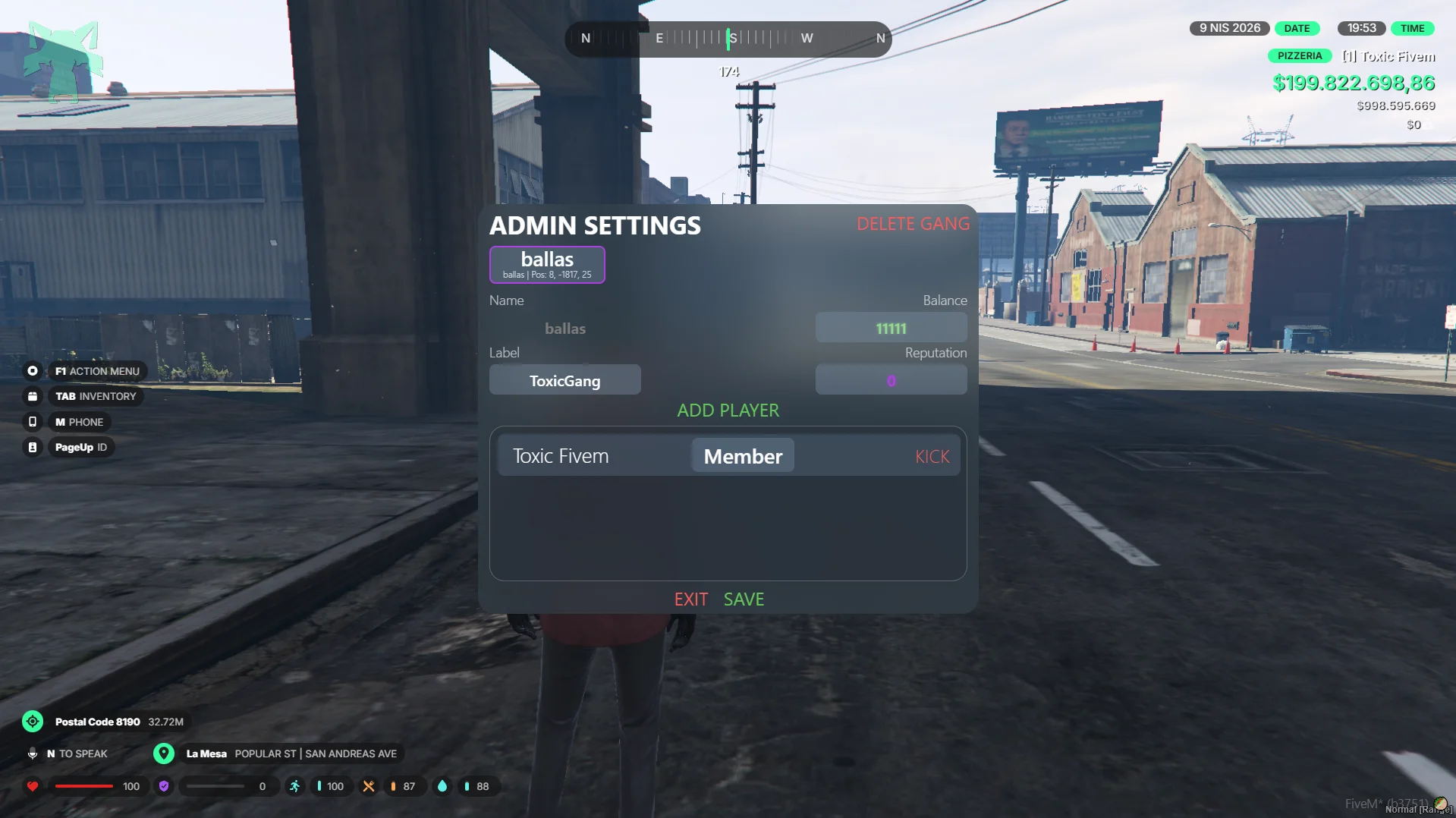The width and height of the screenshot is (1456, 818).
Task: Click the Balance field showing 11111
Action: pyautogui.click(x=891, y=328)
